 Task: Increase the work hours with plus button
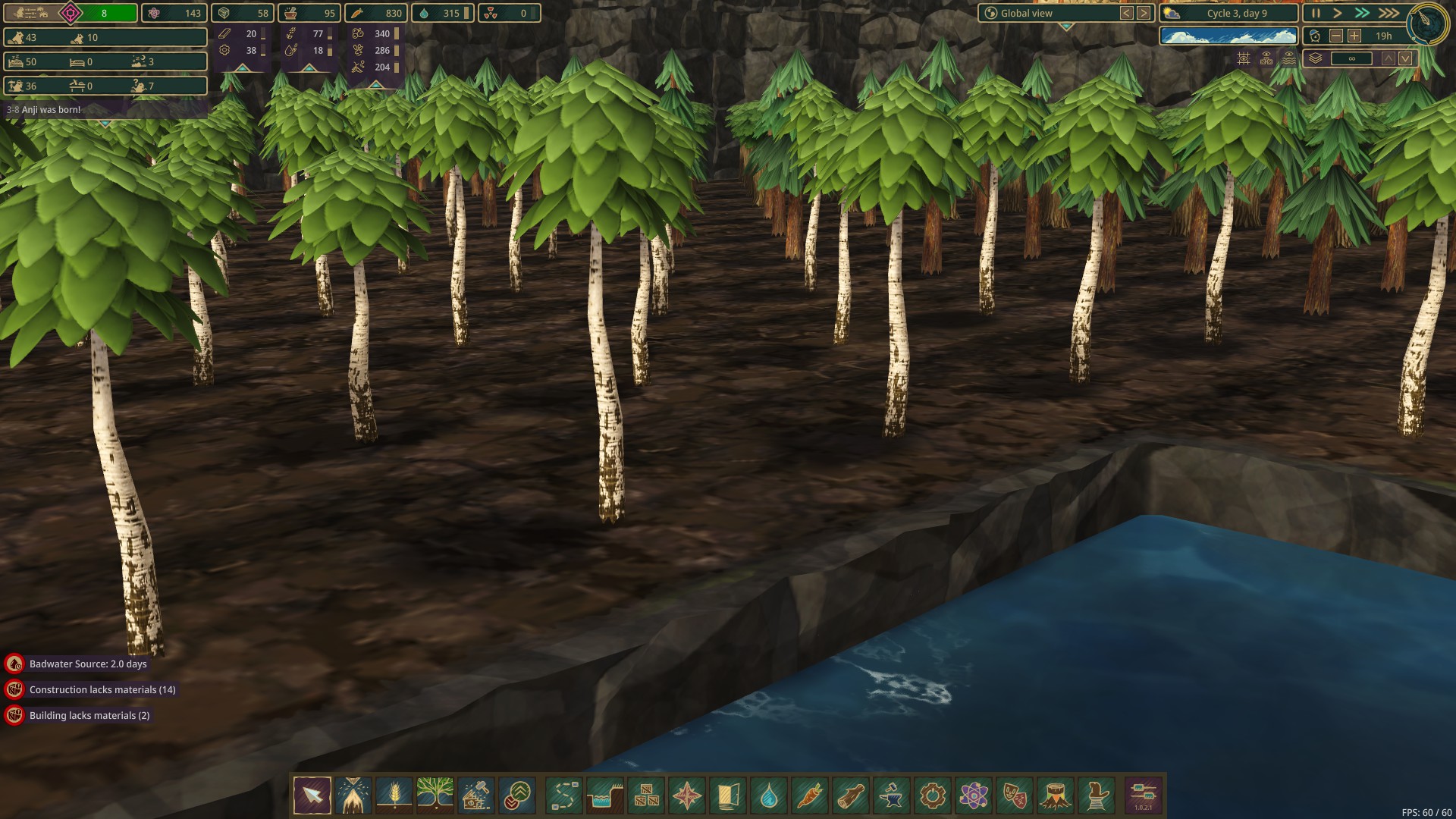(x=1354, y=36)
